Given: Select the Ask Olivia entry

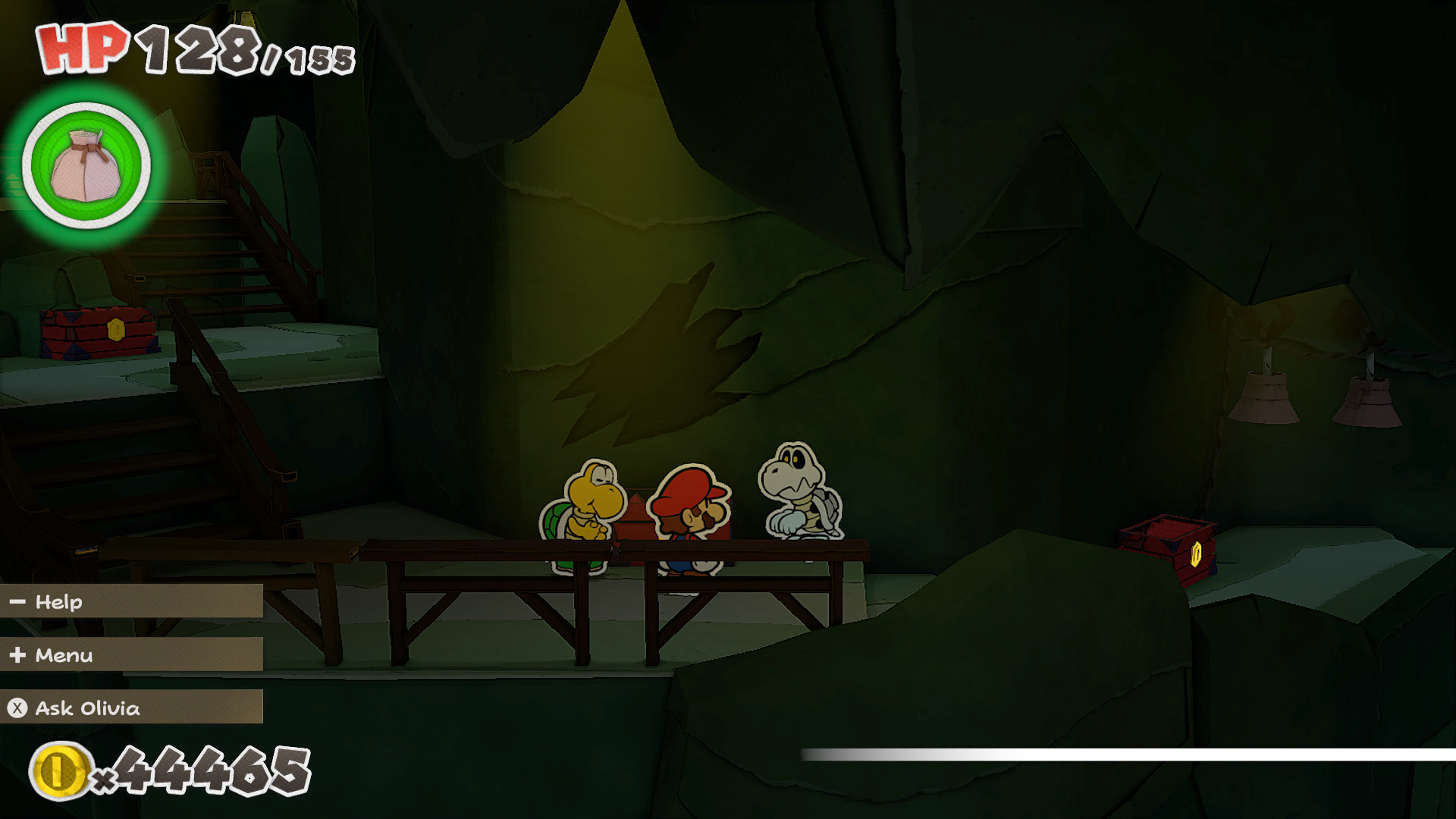Looking at the screenshot, I should coord(87,709).
